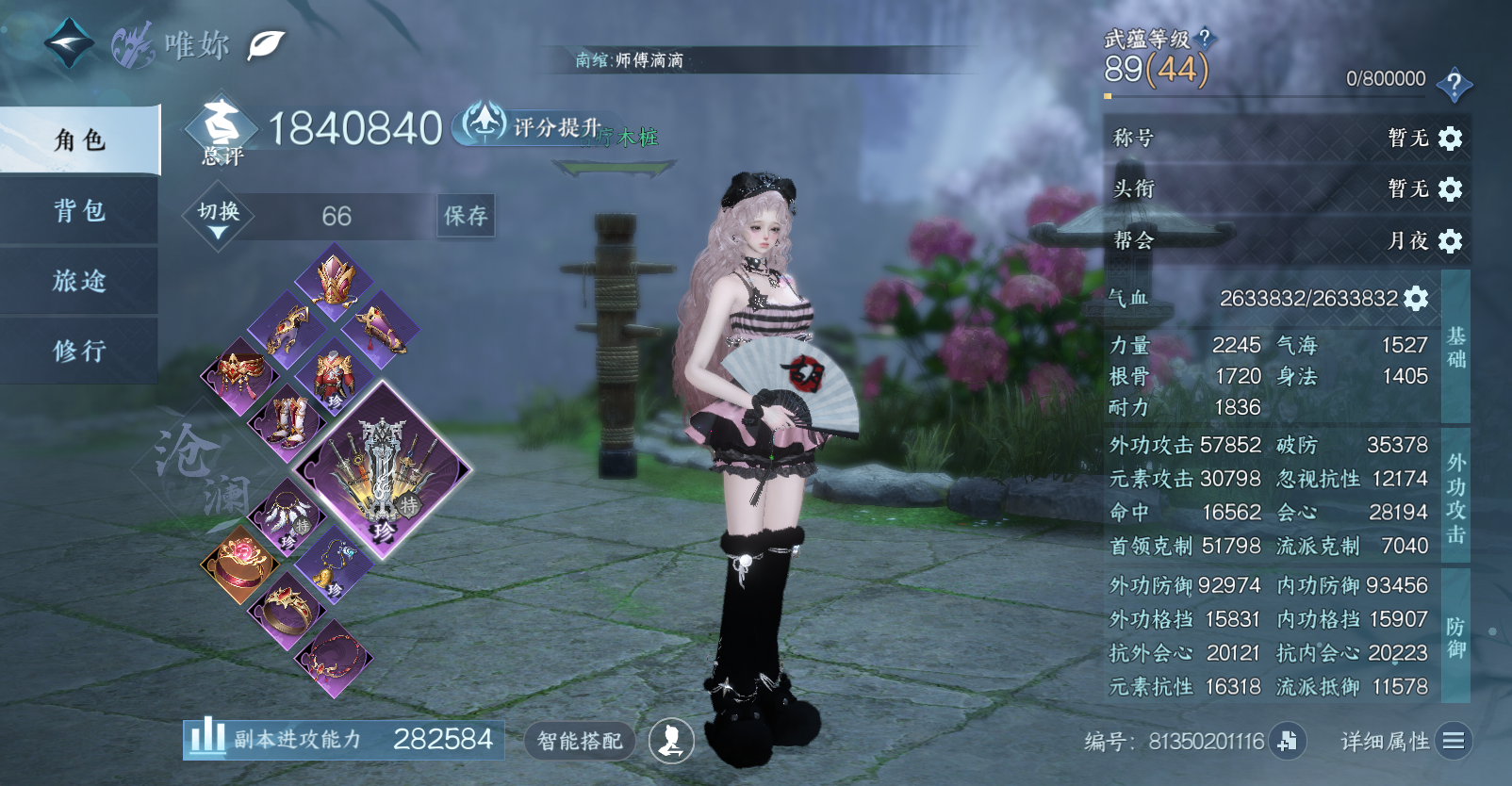Screen dimensions: 1512x786
Task: Open the 背包 tab
Action: tap(79, 210)
